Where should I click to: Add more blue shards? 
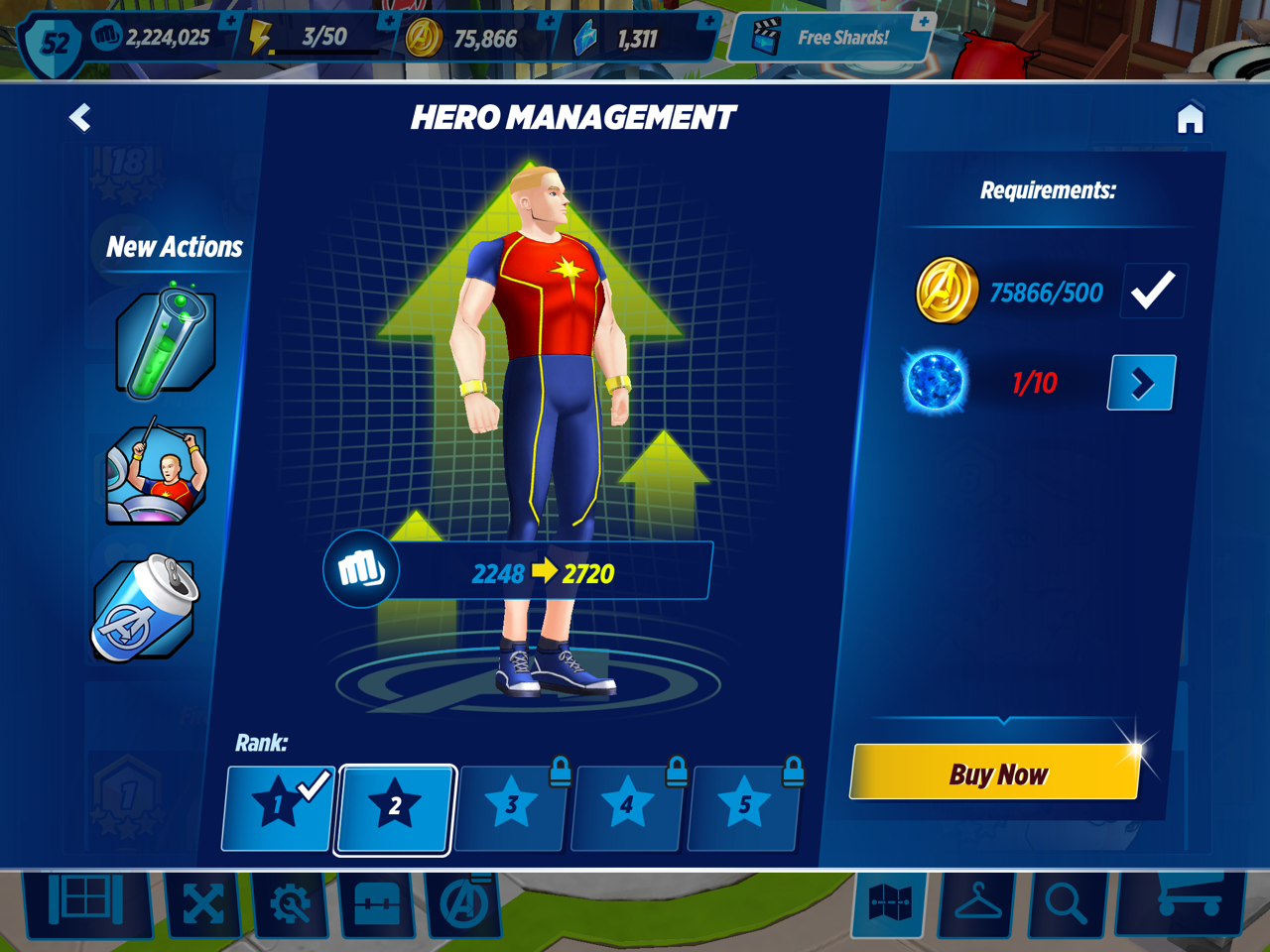(x=708, y=20)
